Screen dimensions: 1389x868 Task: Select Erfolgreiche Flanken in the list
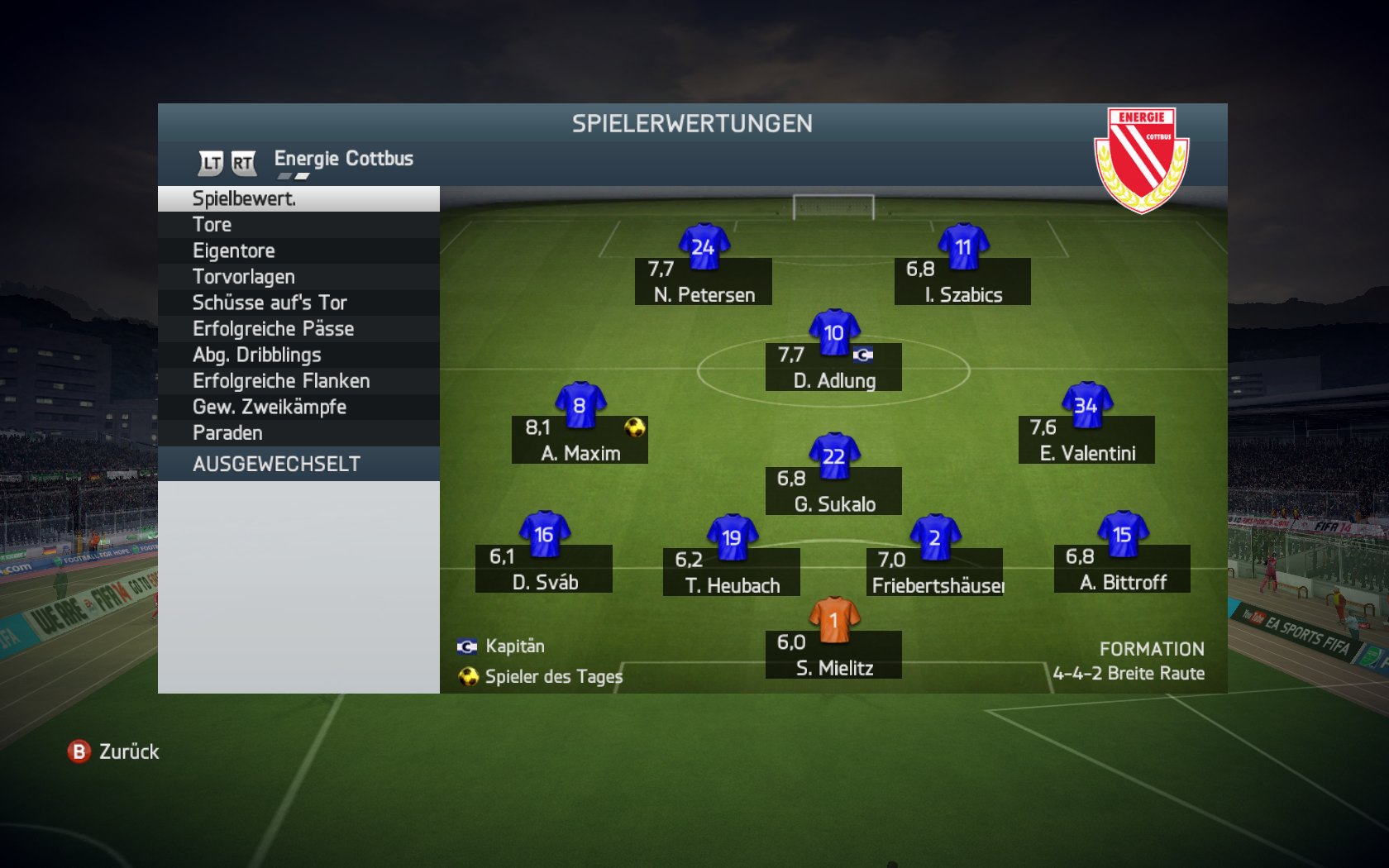click(298, 381)
